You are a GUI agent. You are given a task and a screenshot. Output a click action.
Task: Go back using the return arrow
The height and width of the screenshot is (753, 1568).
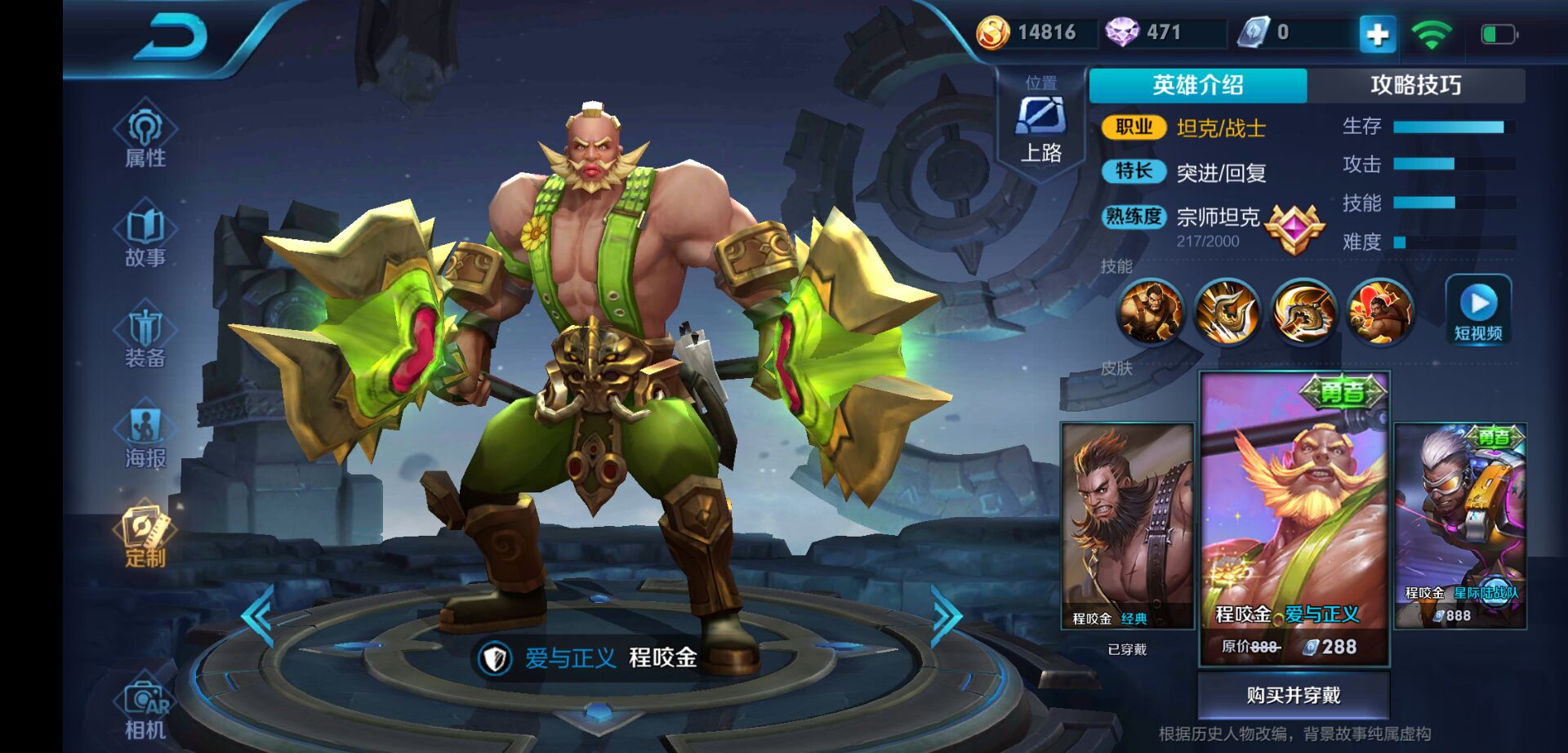(171, 37)
